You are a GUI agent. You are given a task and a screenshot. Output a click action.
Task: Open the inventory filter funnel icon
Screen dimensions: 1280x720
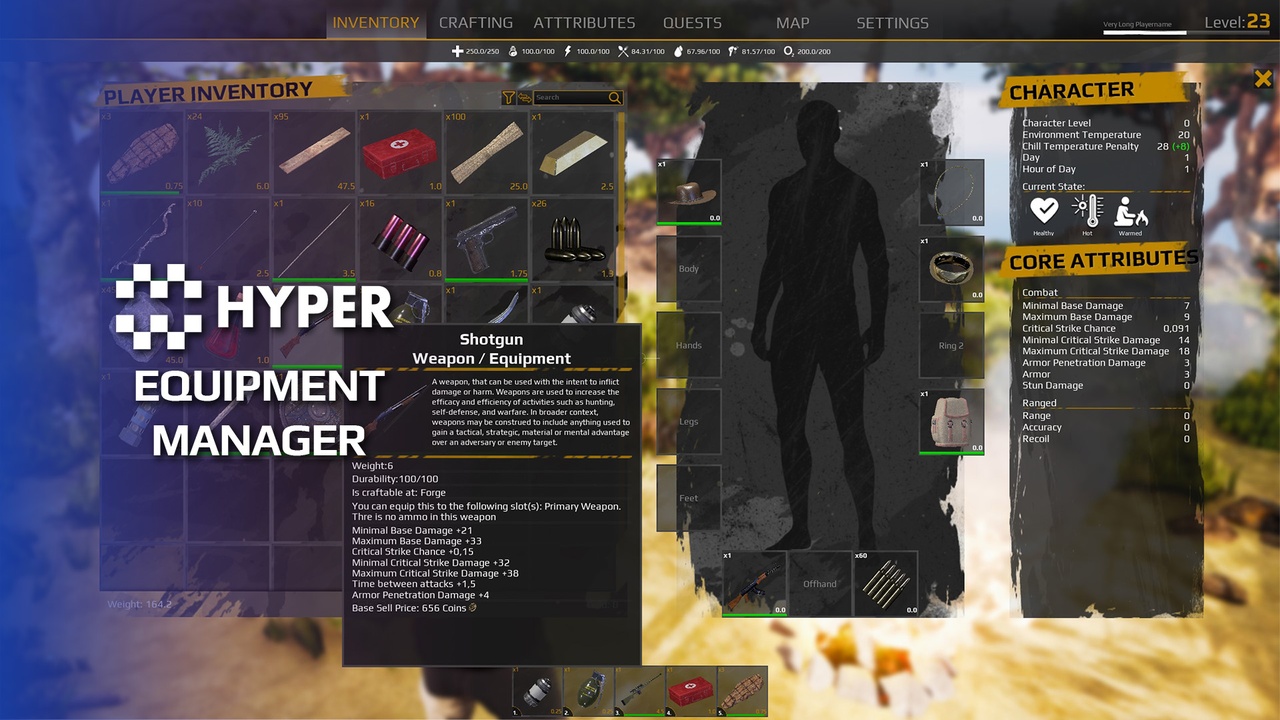click(509, 97)
